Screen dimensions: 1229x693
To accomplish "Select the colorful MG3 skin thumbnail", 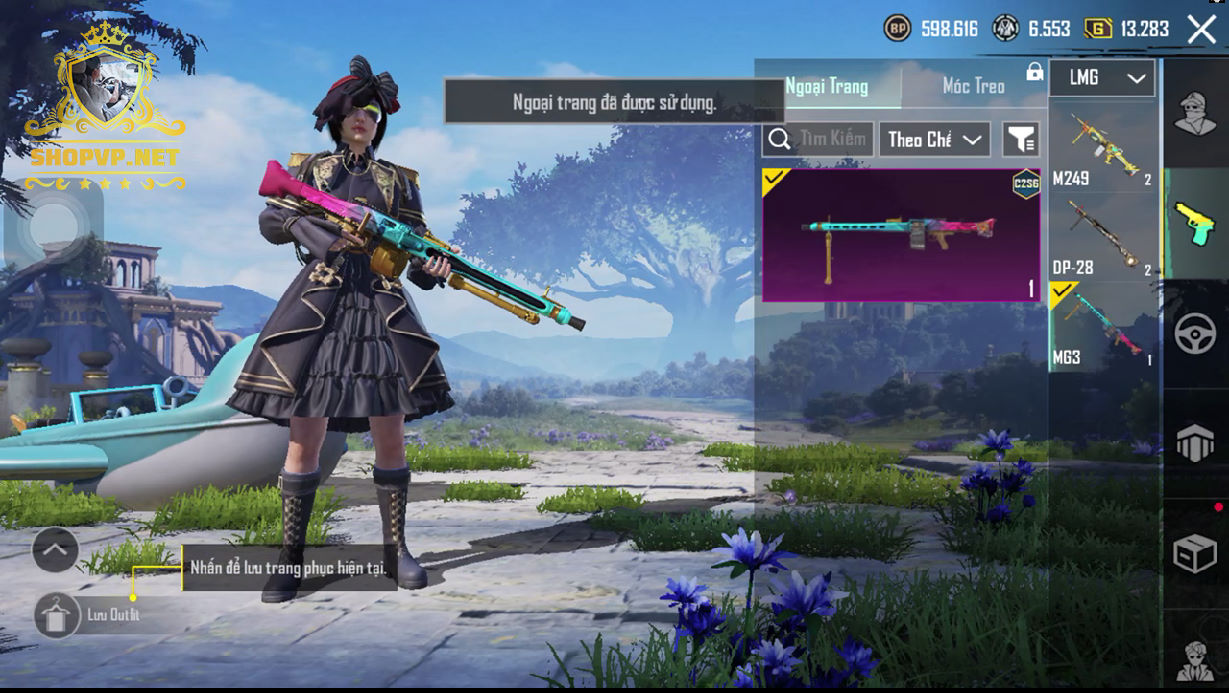I will tap(901, 235).
